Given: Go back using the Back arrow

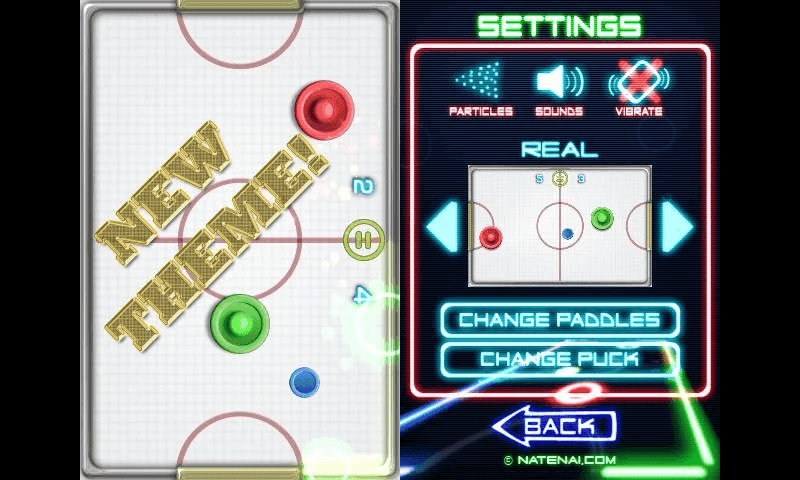Looking at the screenshot, I should [554, 427].
